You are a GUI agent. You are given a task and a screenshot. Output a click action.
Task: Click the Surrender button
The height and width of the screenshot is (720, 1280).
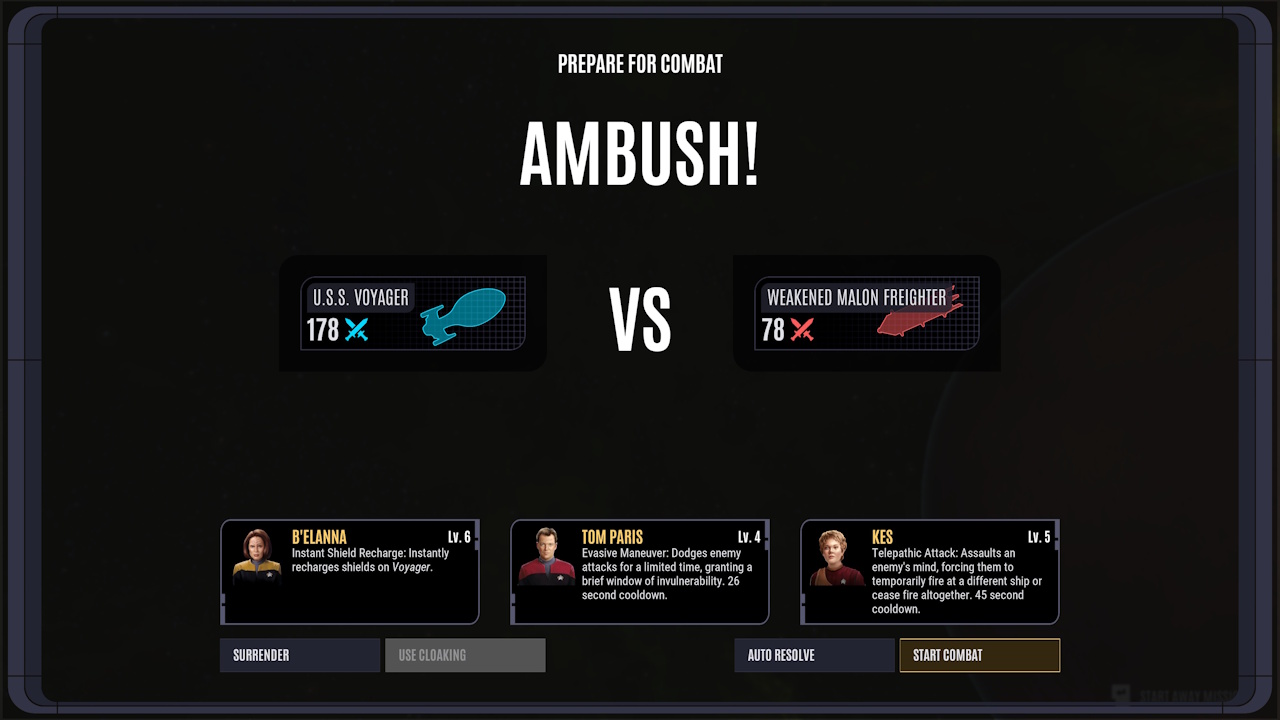pyautogui.click(x=299, y=655)
